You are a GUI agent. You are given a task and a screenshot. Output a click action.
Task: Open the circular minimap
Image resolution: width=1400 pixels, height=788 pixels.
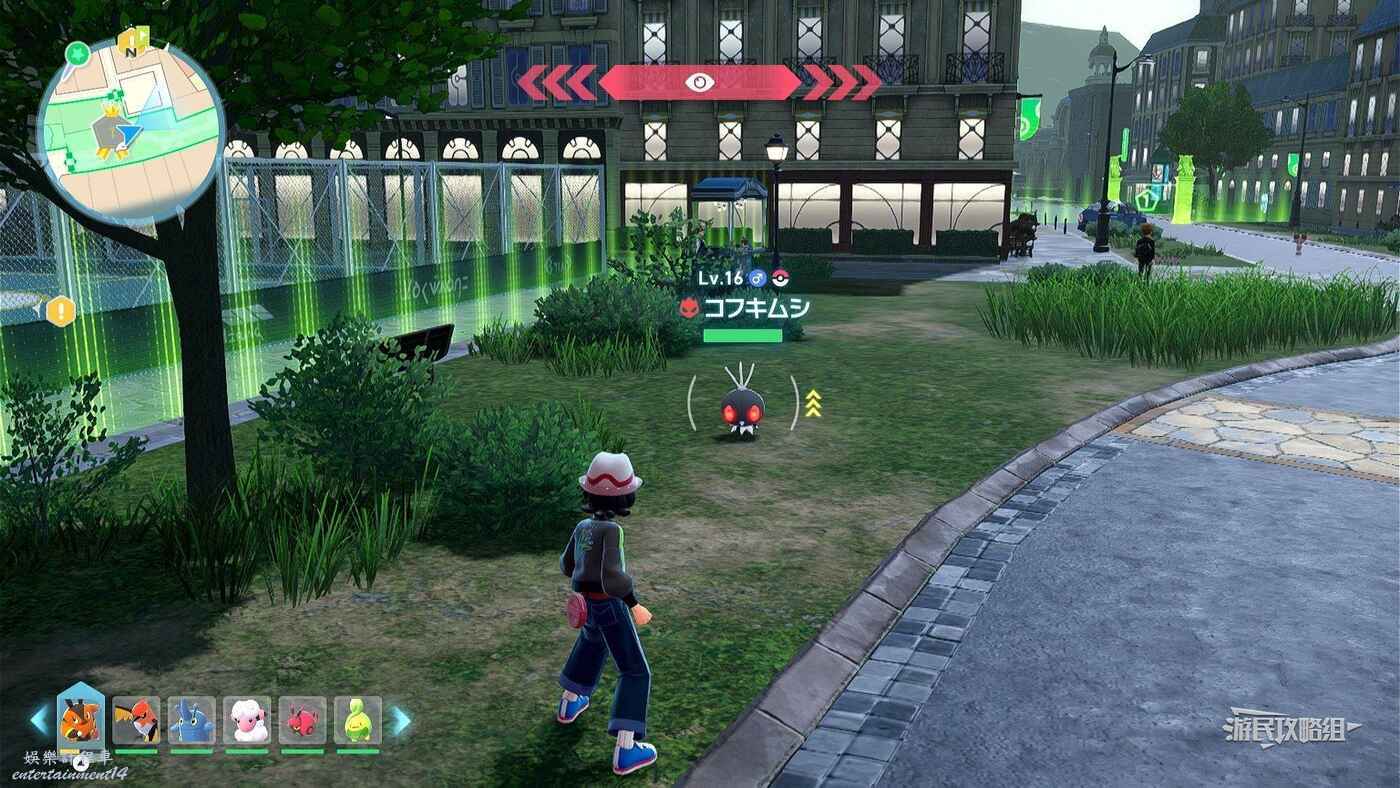[130, 130]
